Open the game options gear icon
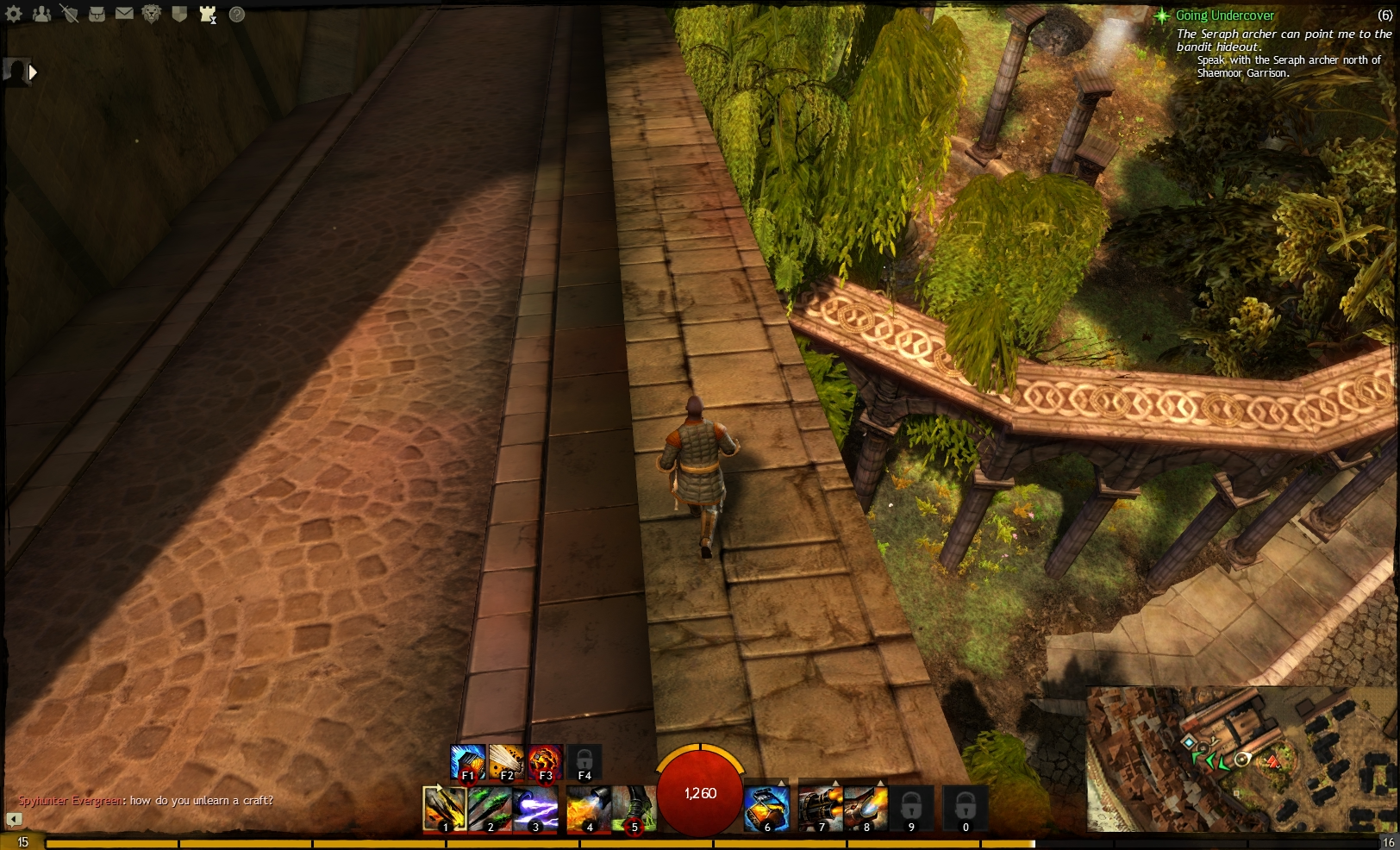1400x850 pixels. pyautogui.click(x=13, y=15)
